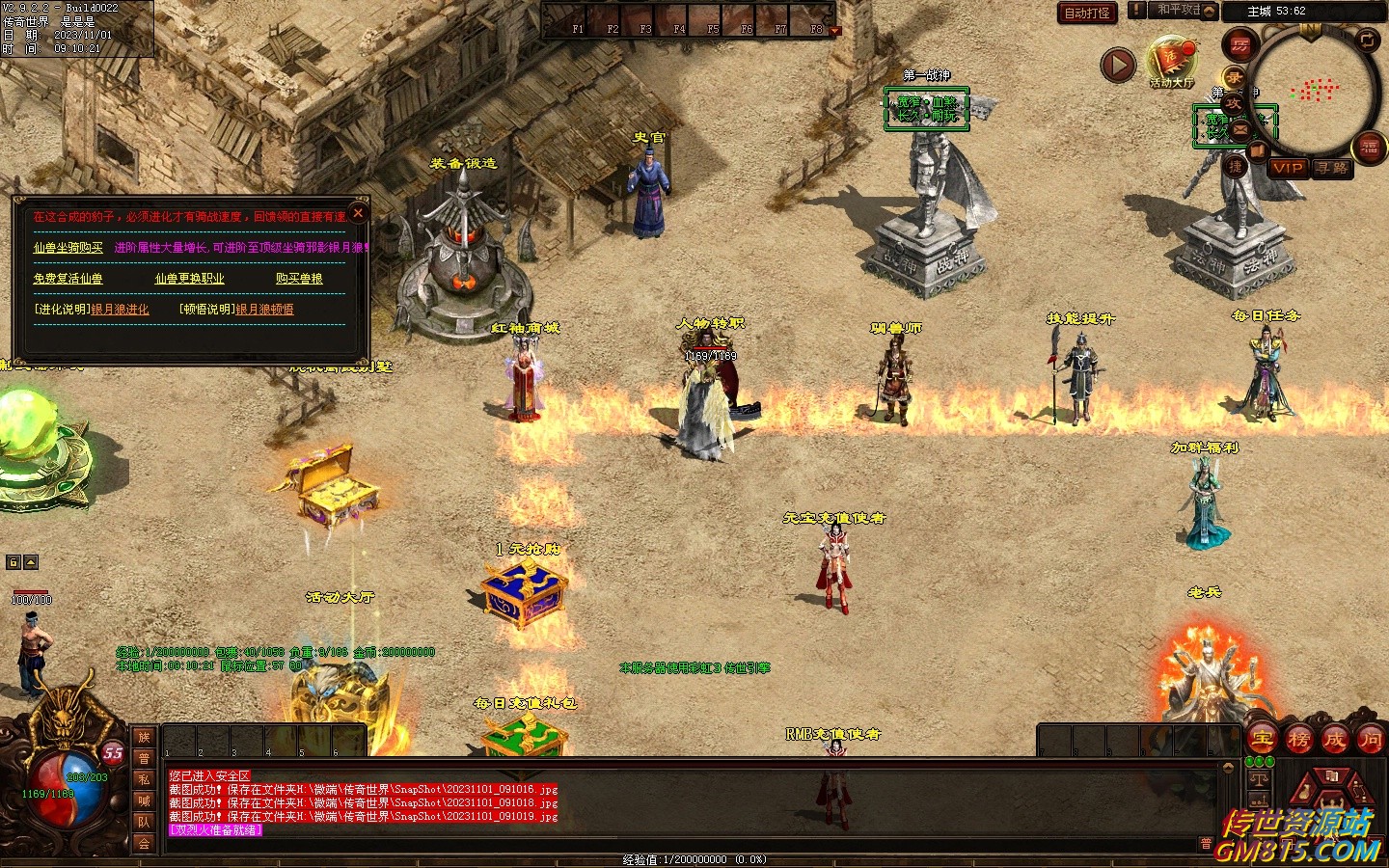Screen dimensions: 1389x868
Task: Click the round play arrow button
Action: coord(1118,66)
